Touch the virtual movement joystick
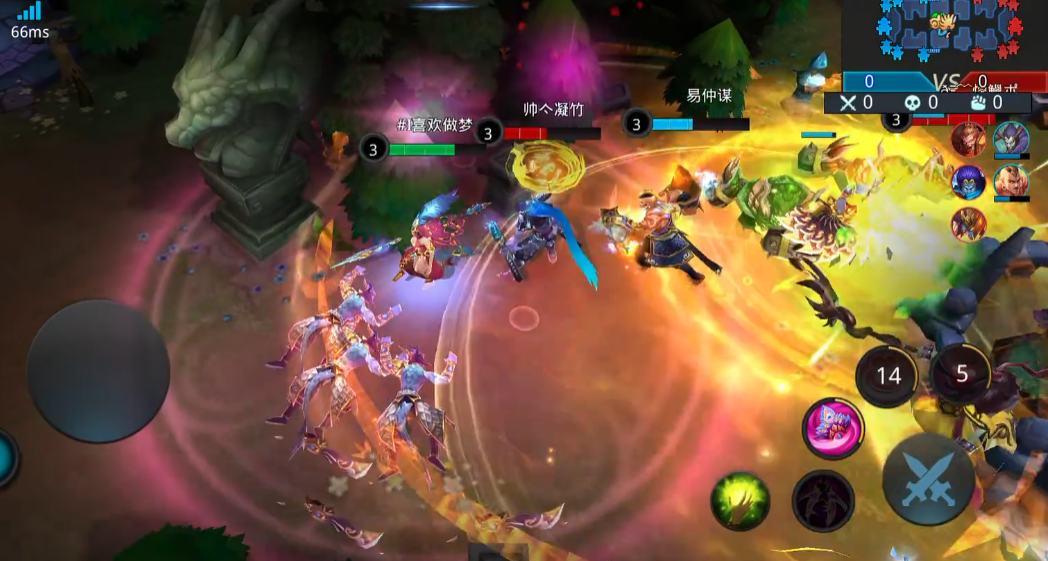Viewport: 1048px width, 561px height. click(x=97, y=371)
